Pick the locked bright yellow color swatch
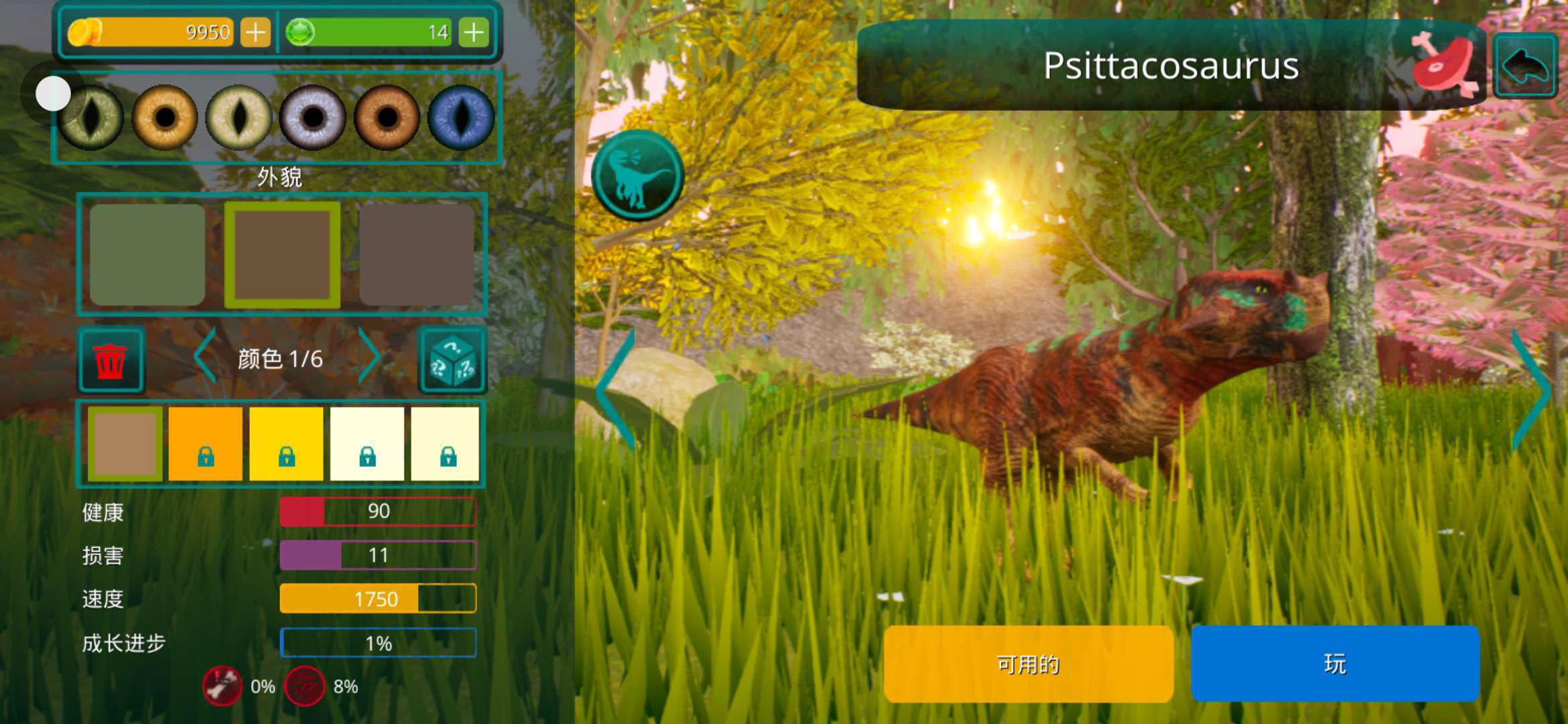This screenshot has height=724, width=1568. 286,444
